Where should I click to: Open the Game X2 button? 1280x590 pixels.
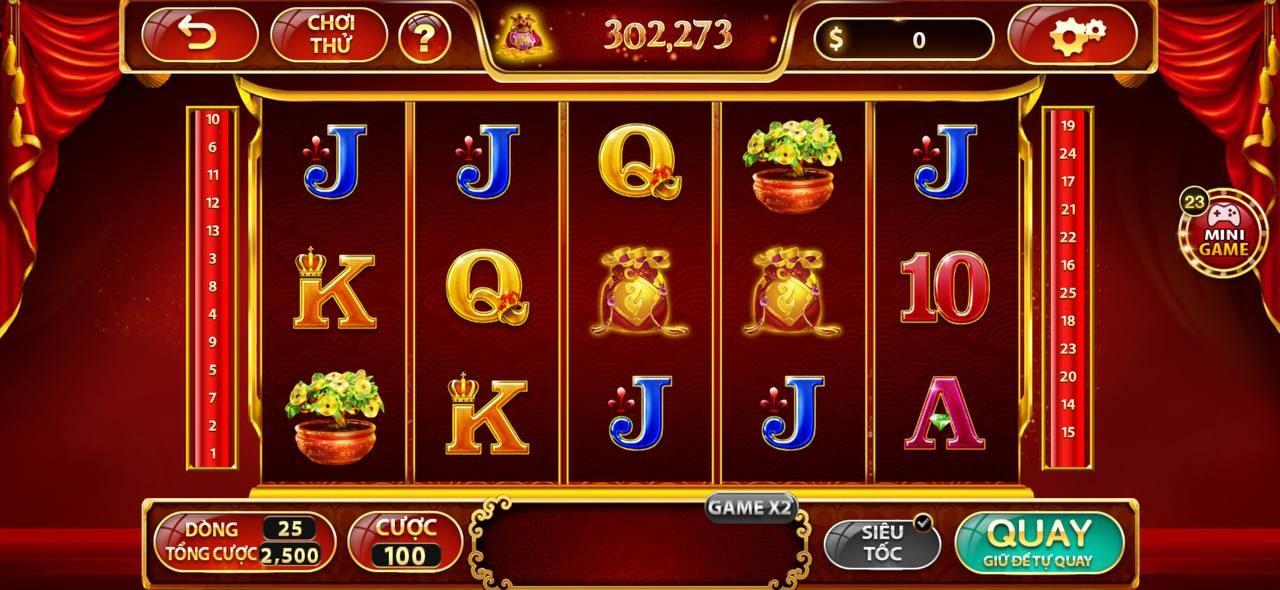750,507
